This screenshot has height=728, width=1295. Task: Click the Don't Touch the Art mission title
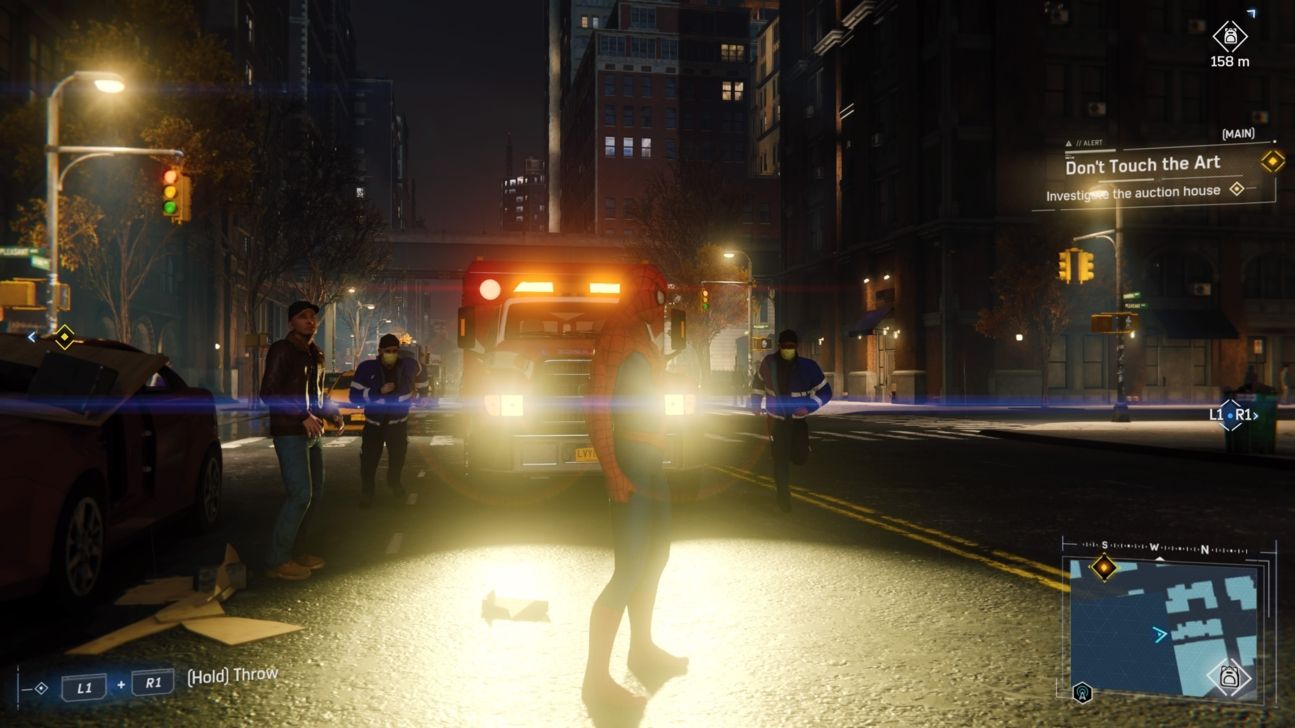coord(1143,164)
